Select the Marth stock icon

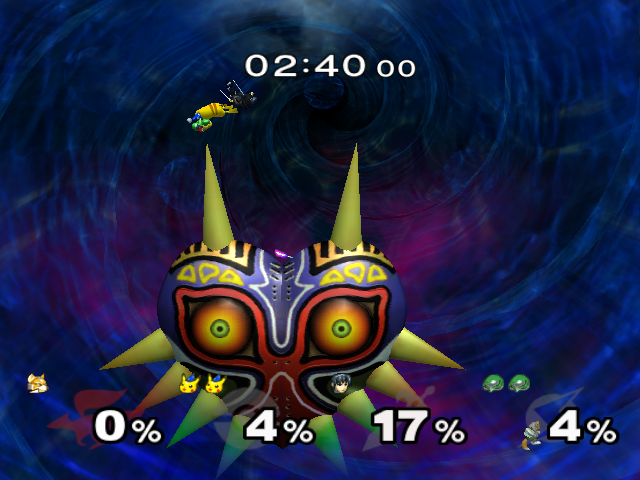click(x=338, y=383)
